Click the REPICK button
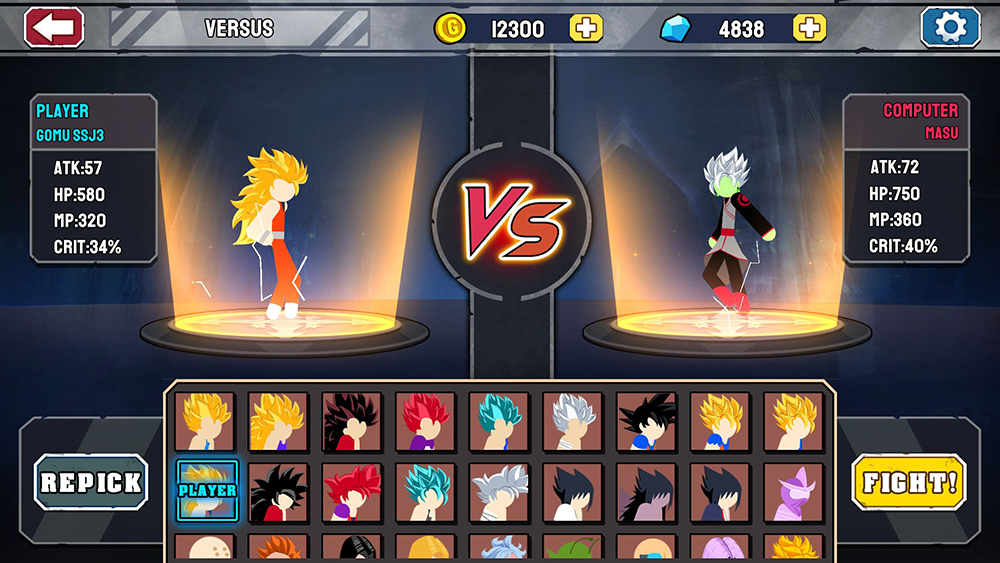 (91, 482)
